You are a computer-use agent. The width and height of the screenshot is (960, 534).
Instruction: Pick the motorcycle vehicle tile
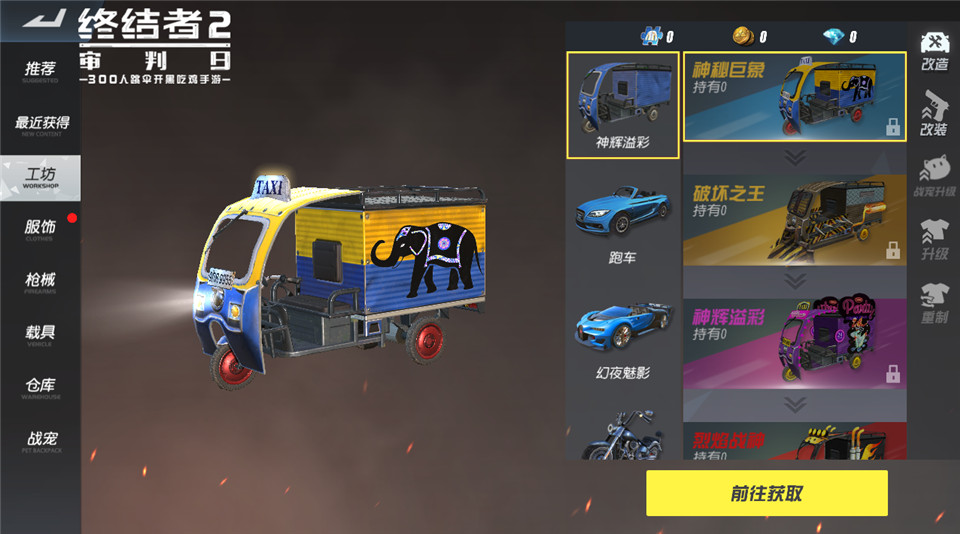tap(622, 434)
